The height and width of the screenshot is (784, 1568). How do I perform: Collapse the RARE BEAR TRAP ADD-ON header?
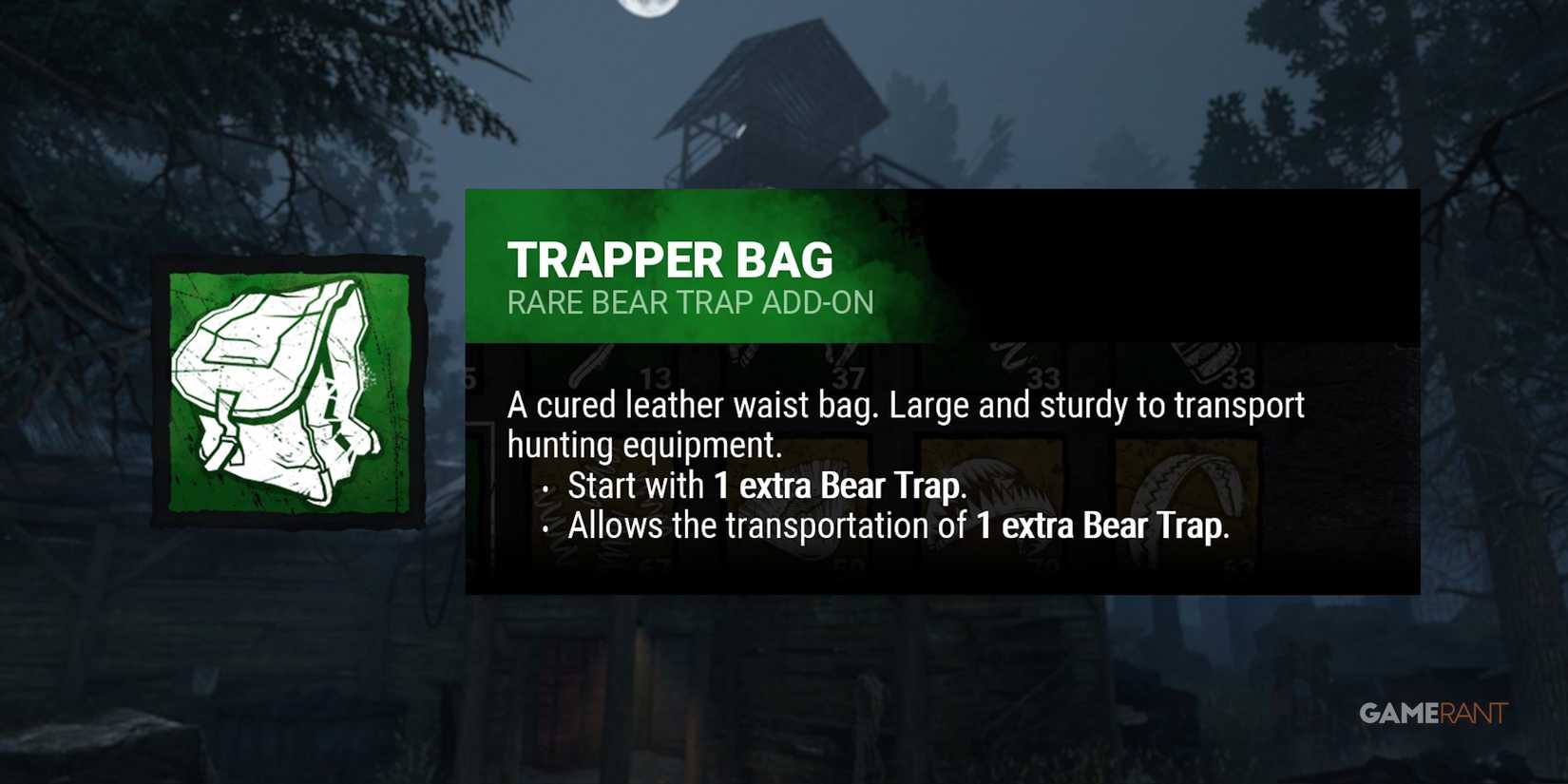(692, 303)
